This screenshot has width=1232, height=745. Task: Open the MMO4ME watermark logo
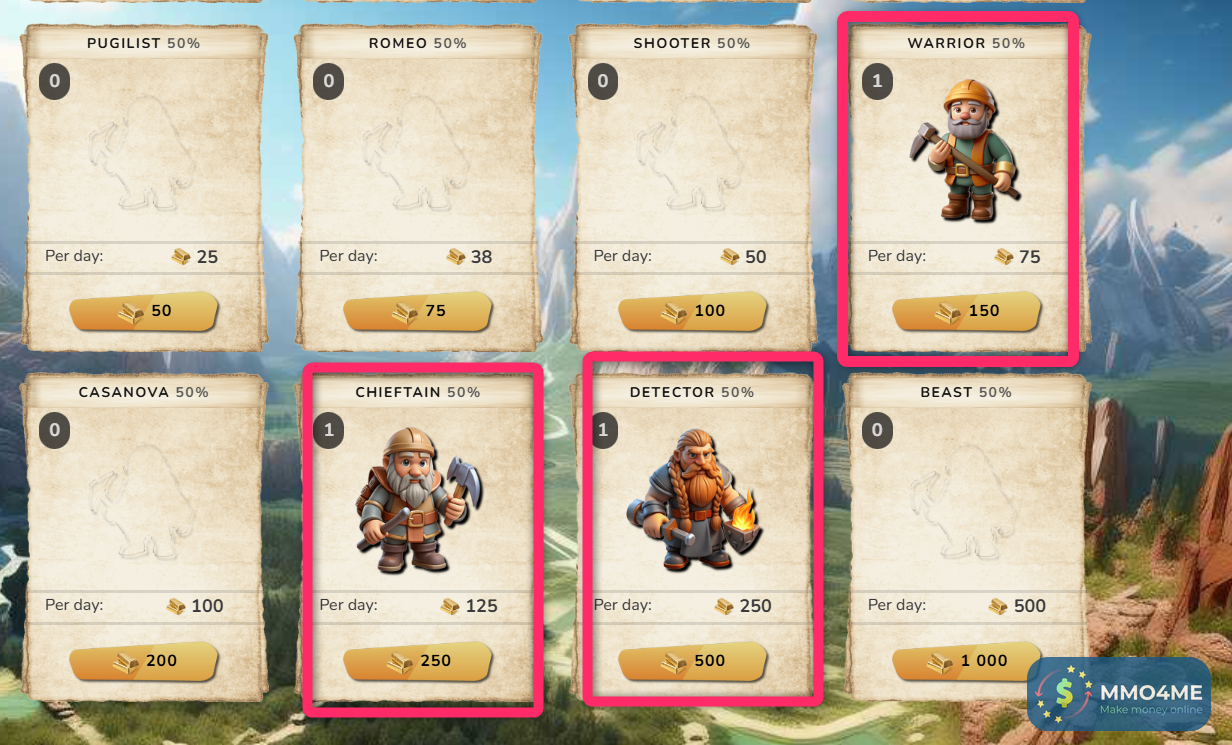tap(1119, 694)
